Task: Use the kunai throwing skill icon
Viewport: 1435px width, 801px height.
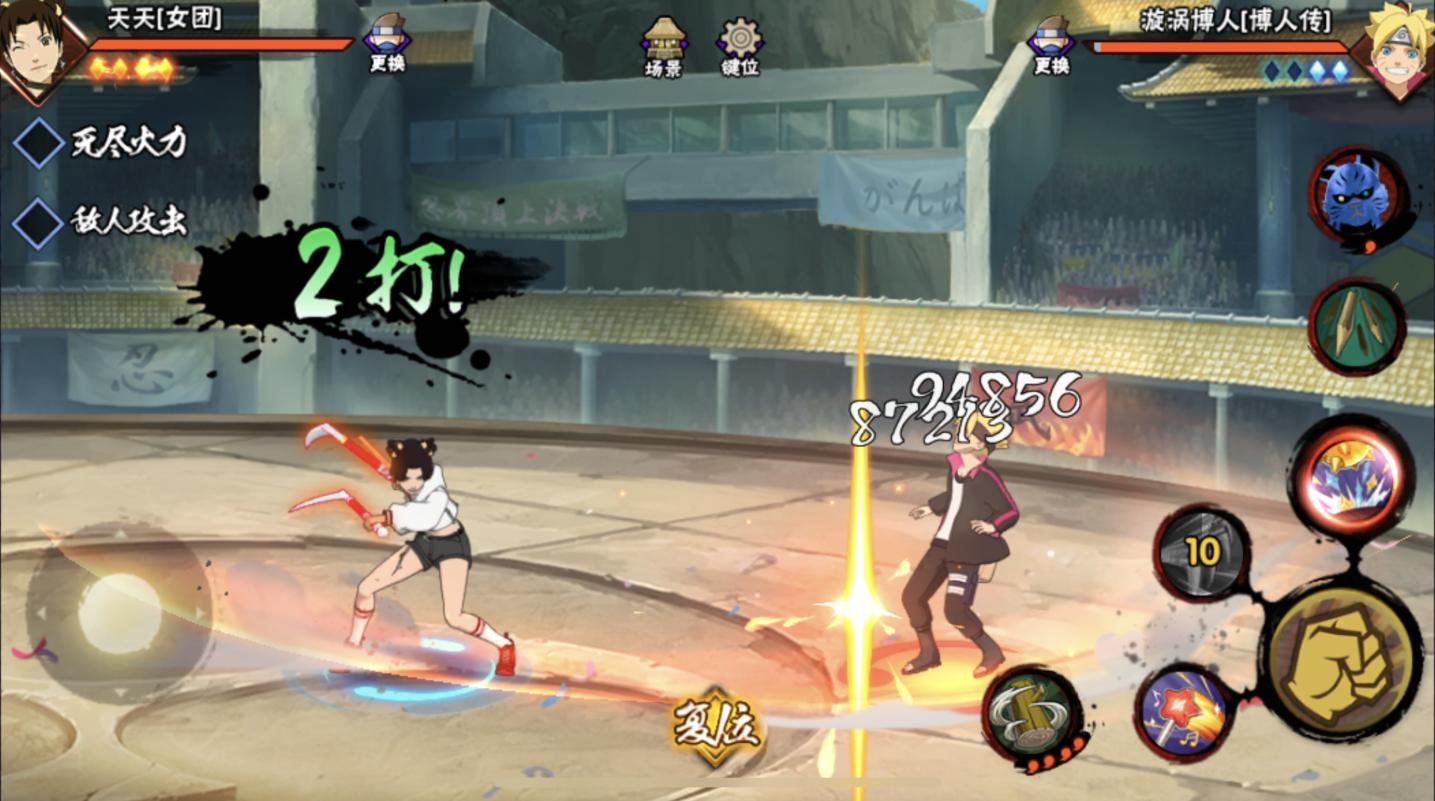Action: (x=1357, y=327)
